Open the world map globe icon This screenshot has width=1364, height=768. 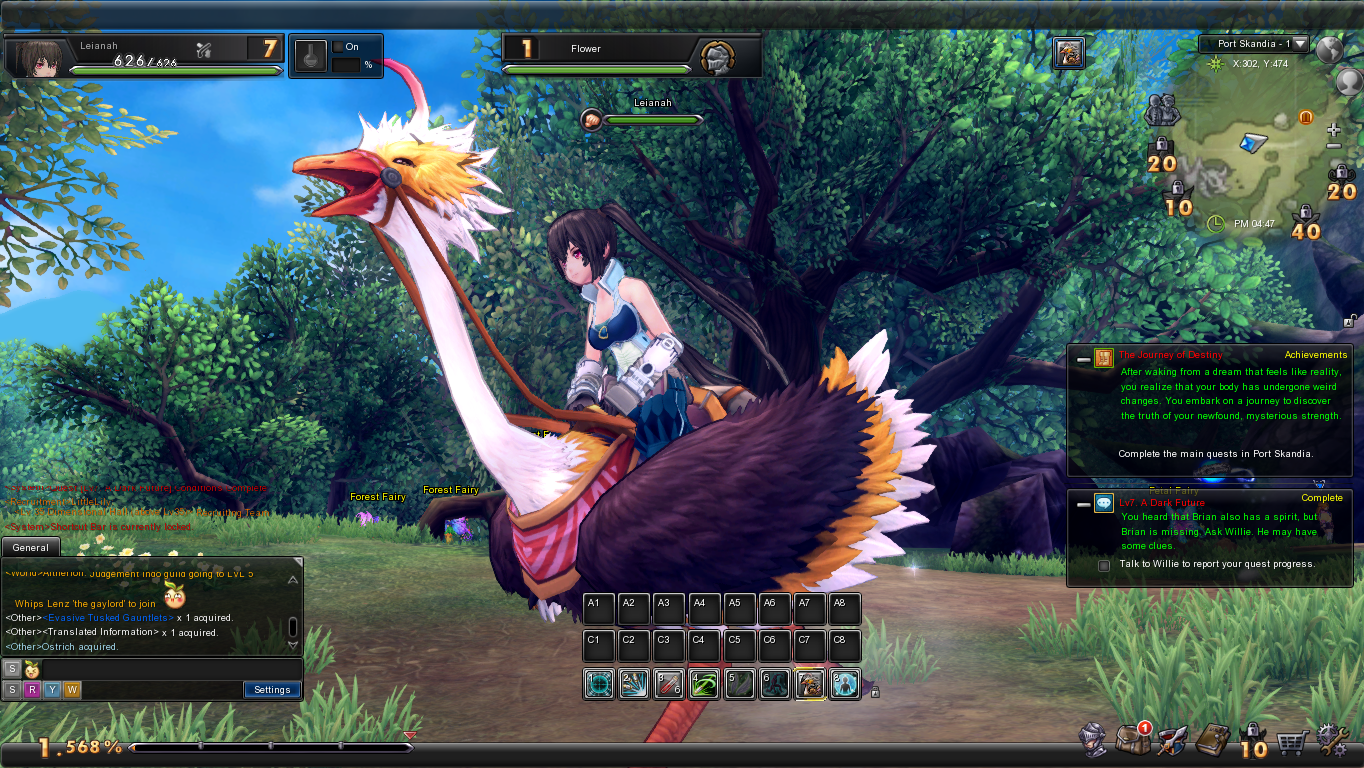[1329, 50]
